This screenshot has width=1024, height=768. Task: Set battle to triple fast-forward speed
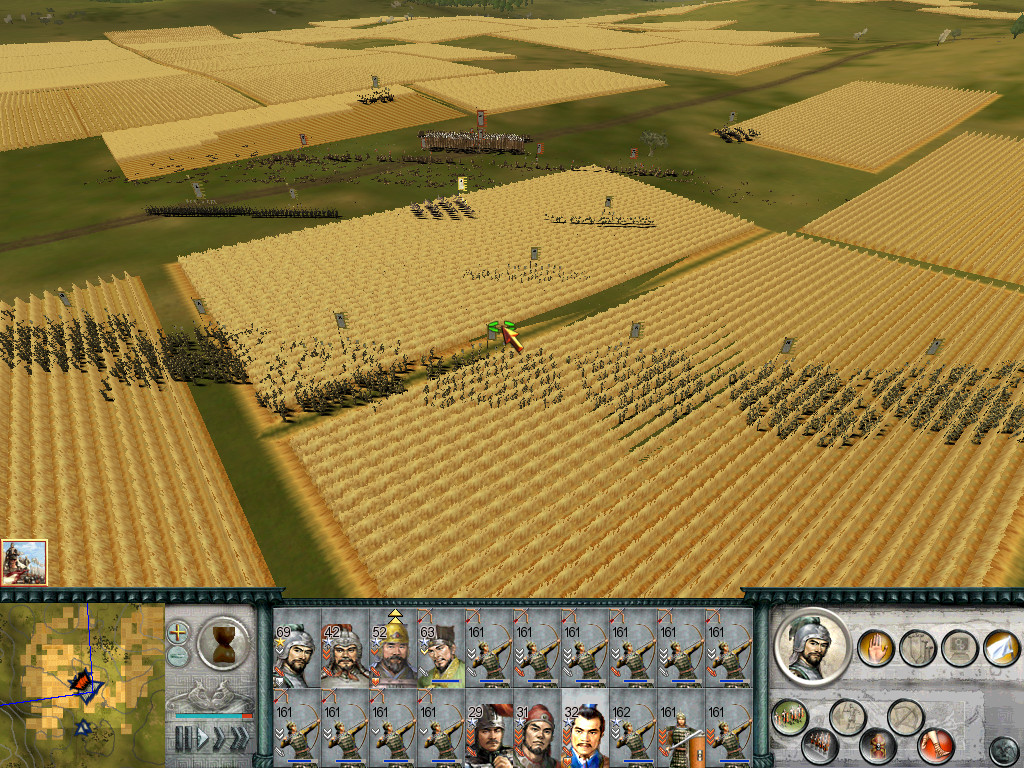coord(239,740)
